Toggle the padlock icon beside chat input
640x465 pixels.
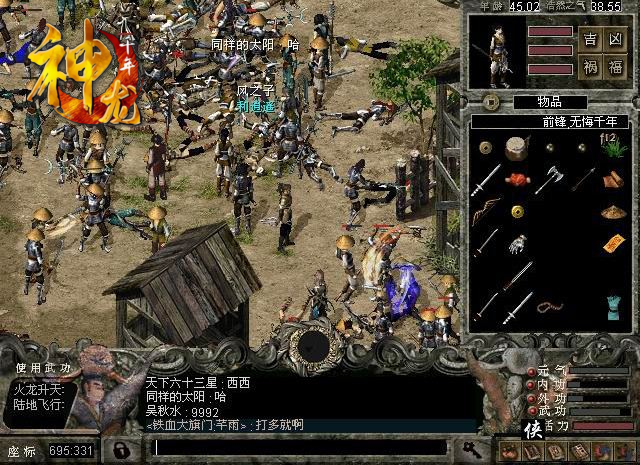point(122,448)
